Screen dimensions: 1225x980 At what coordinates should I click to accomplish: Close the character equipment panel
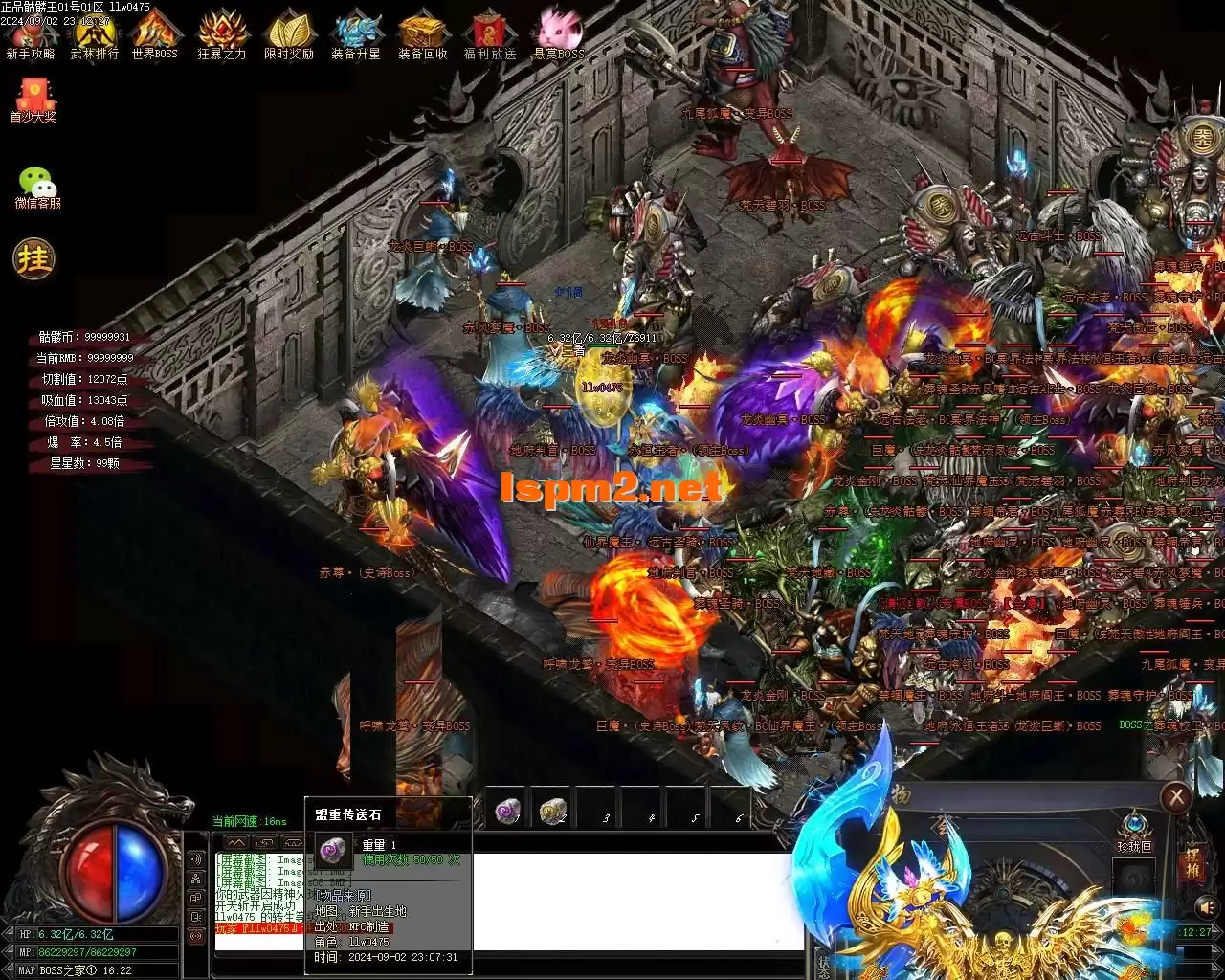[1175, 797]
